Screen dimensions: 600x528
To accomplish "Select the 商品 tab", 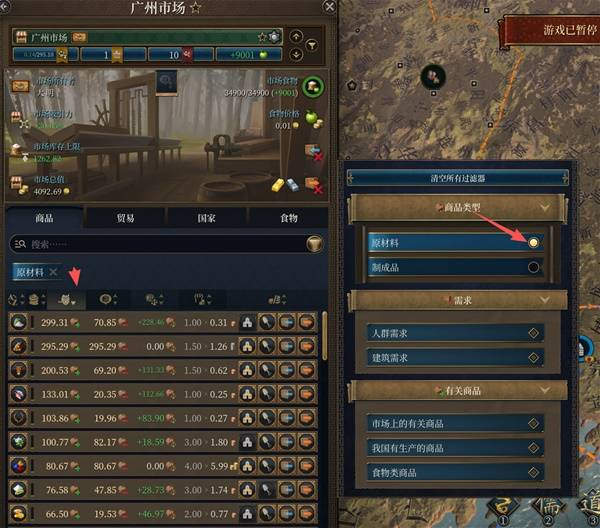I will click(44, 217).
